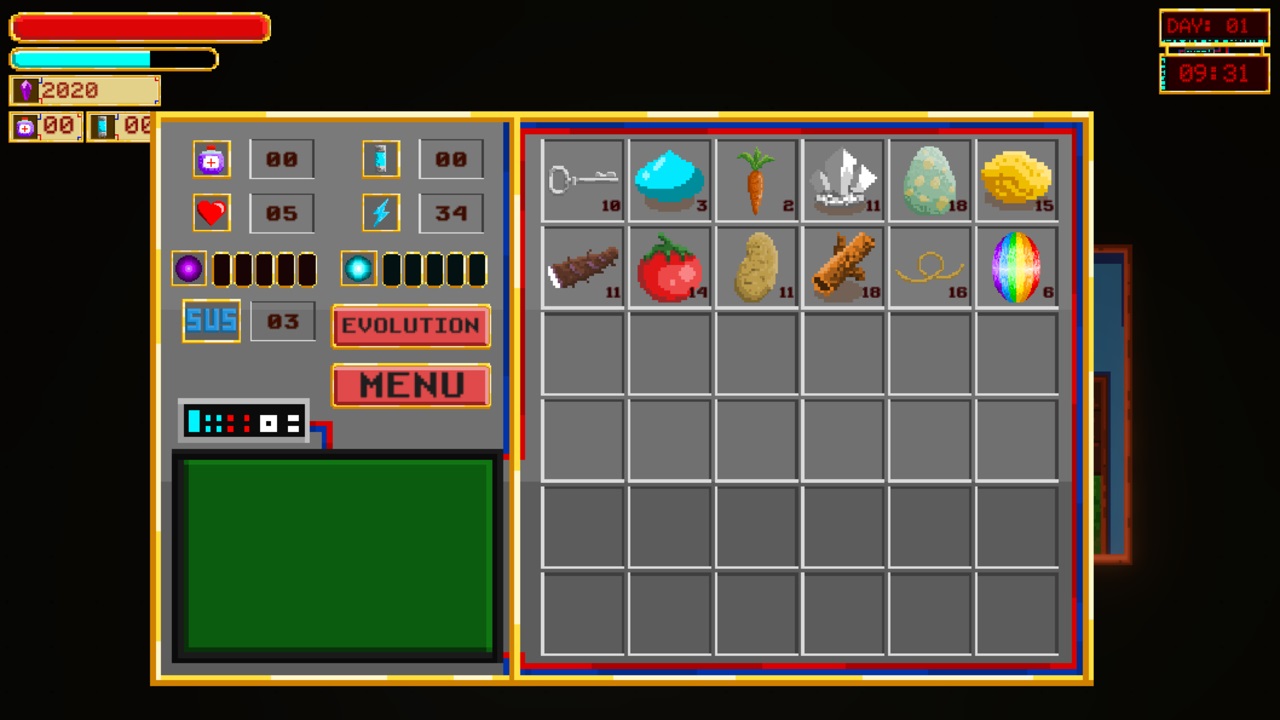Click the spotted green egg item
The image size is (1280, 720).
(x=930, y=178)
